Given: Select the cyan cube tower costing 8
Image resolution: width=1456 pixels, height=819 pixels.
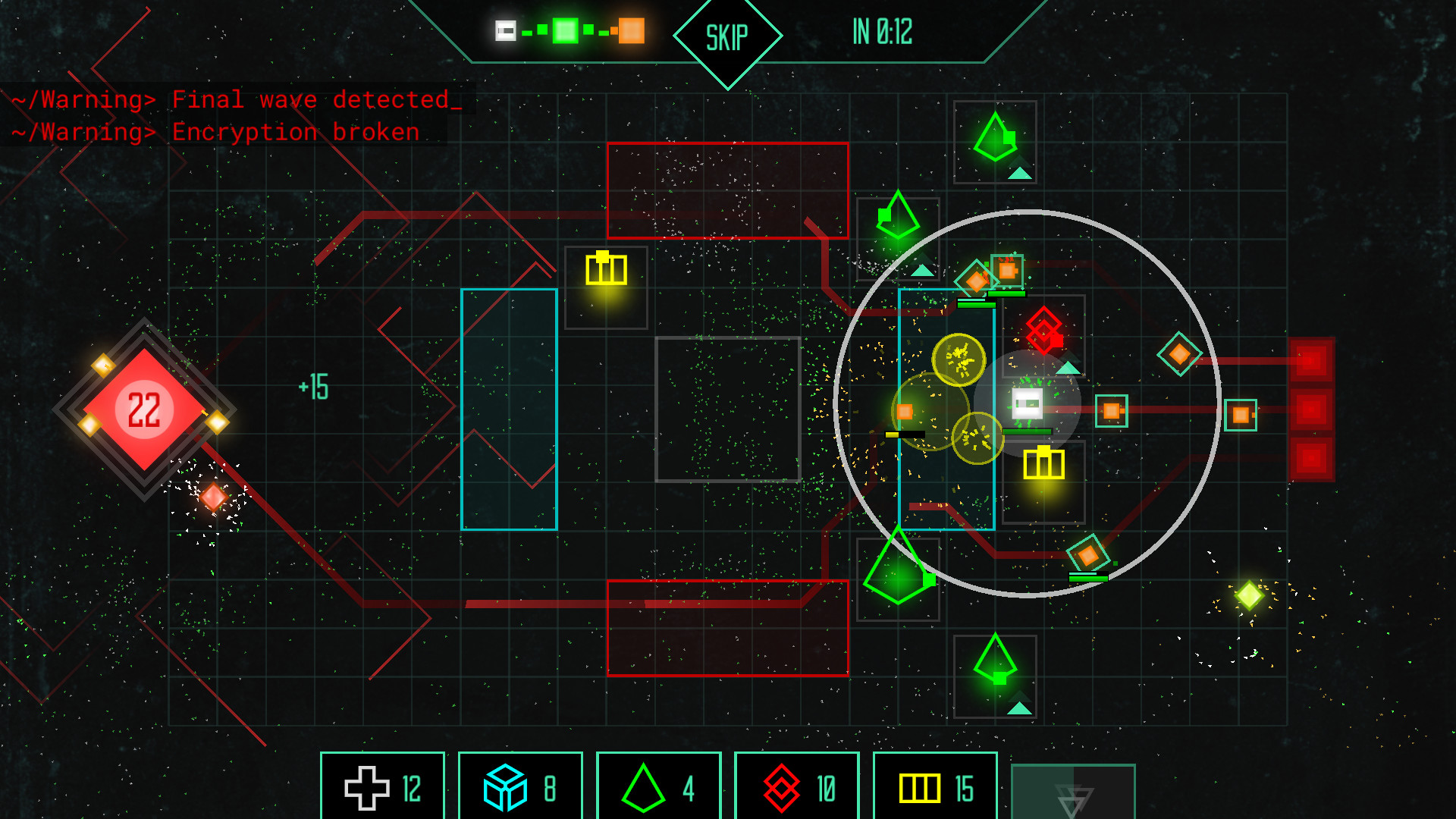Looking at the screenshot, I should [x=520, y=787].
